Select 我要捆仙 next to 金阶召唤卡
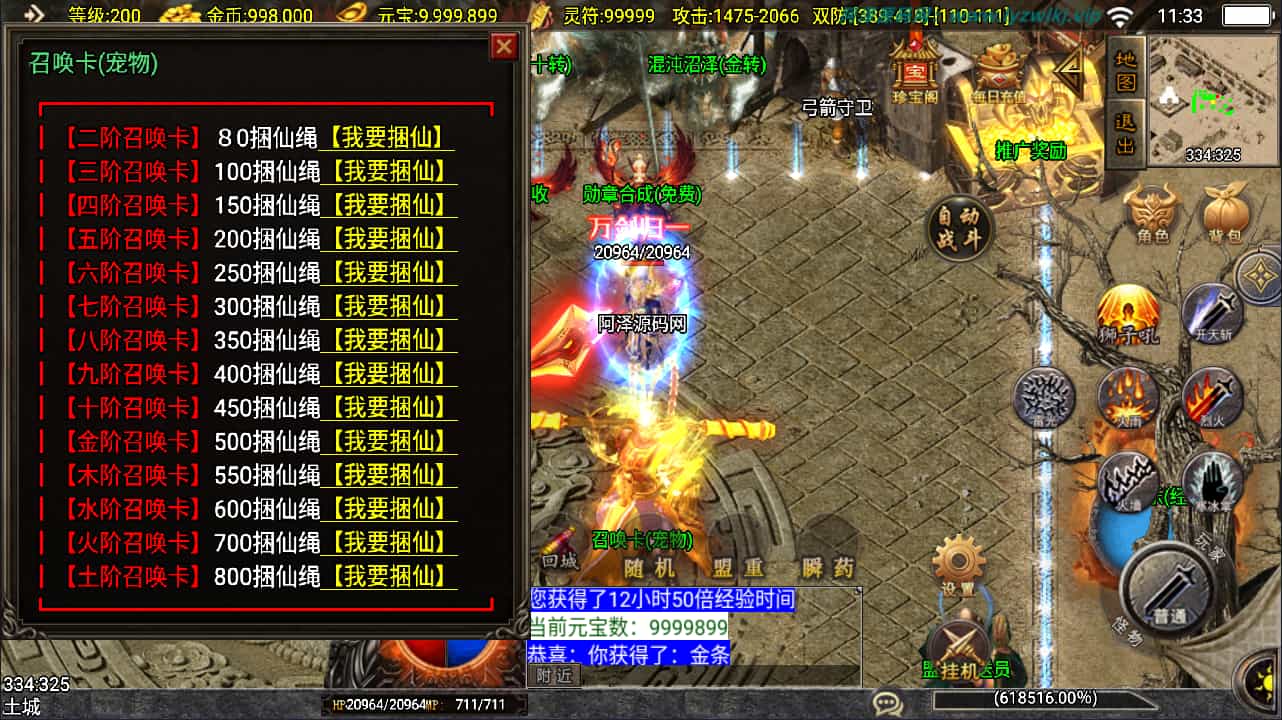 point(388,441)
